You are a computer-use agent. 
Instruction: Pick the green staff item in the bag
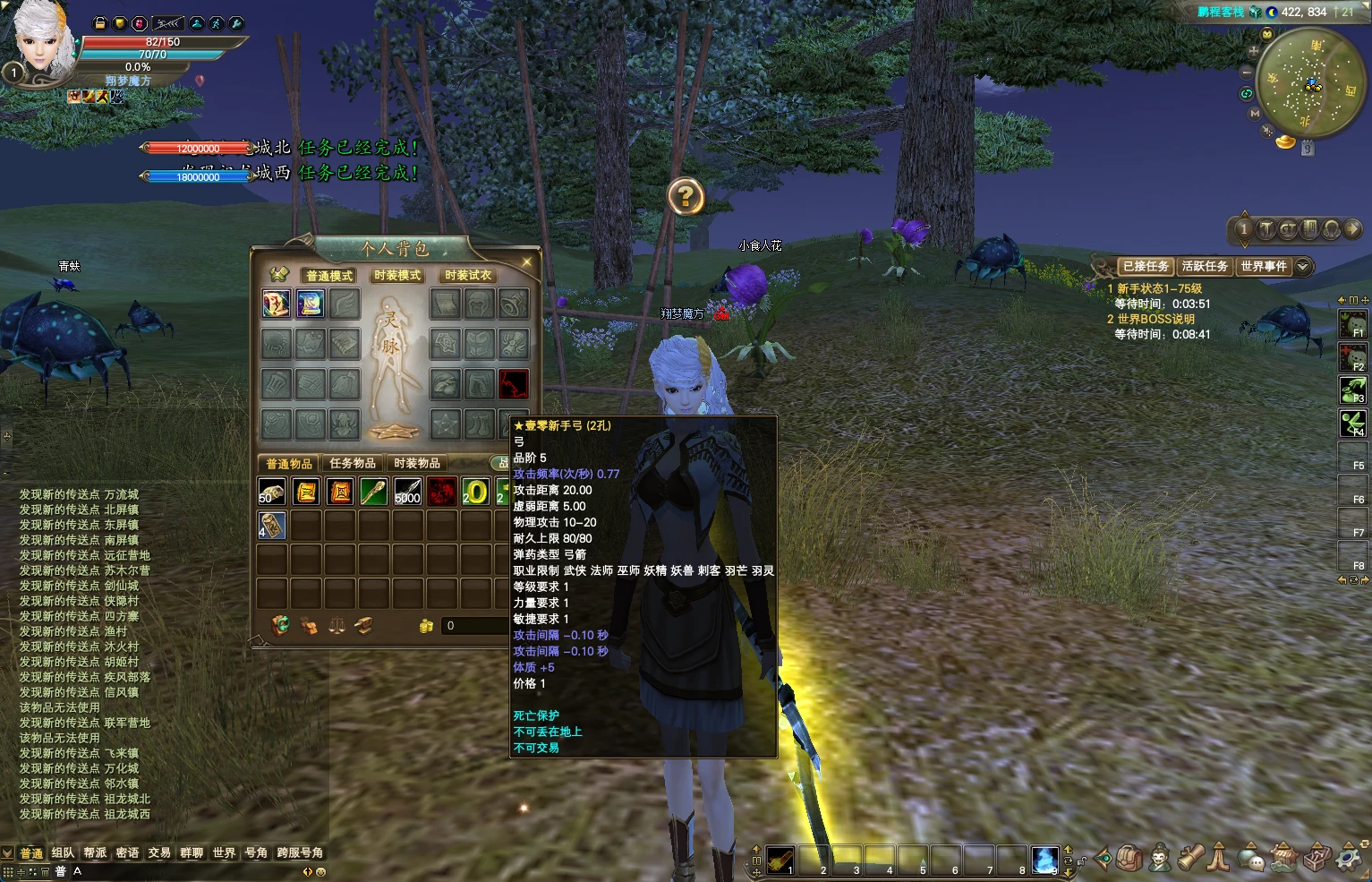[374, 492]
